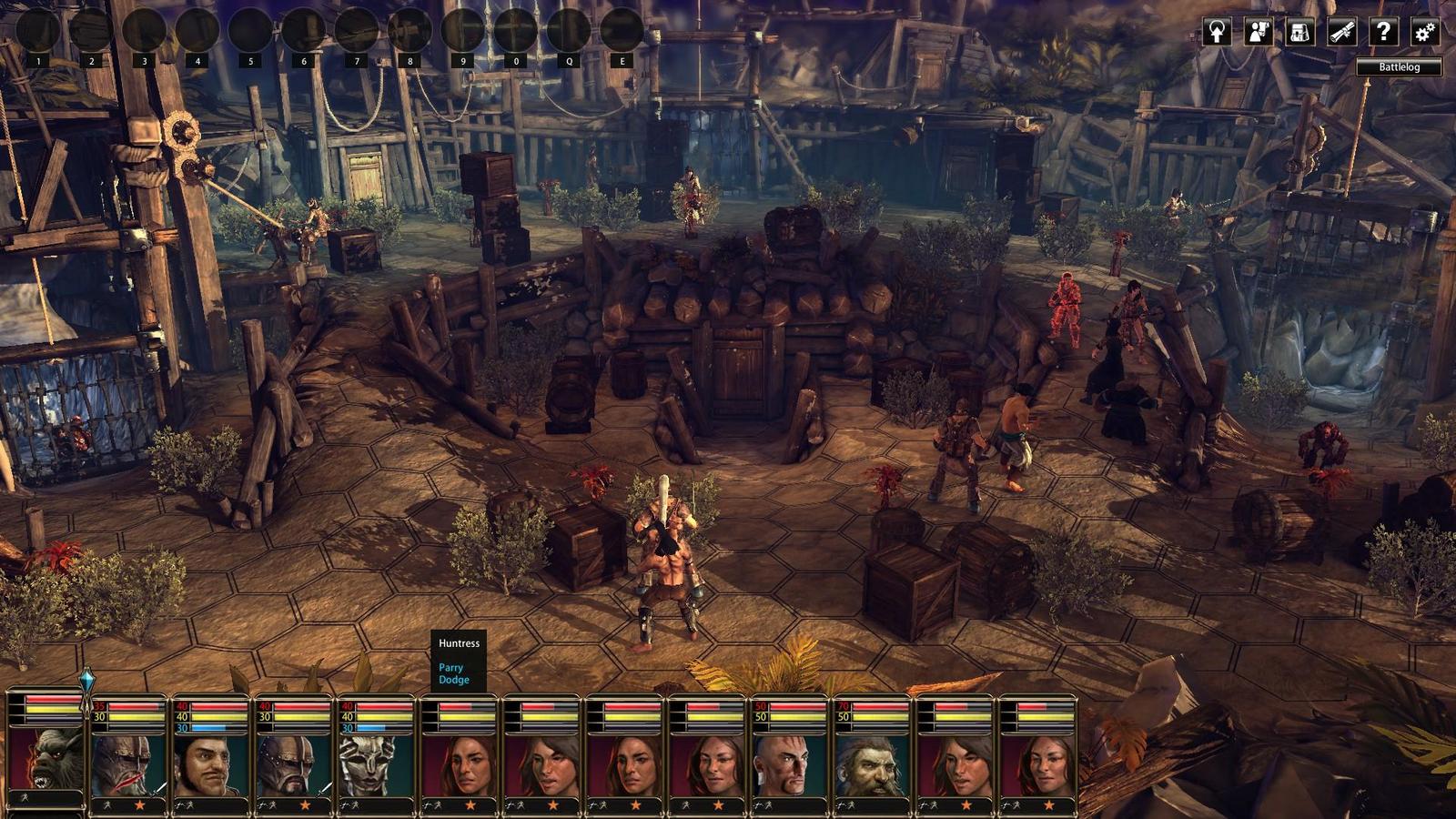Image resolution: width=1456 pixels, height=819 pixels.
Task: Open the backpack inventory
Action: (1299, 33)
